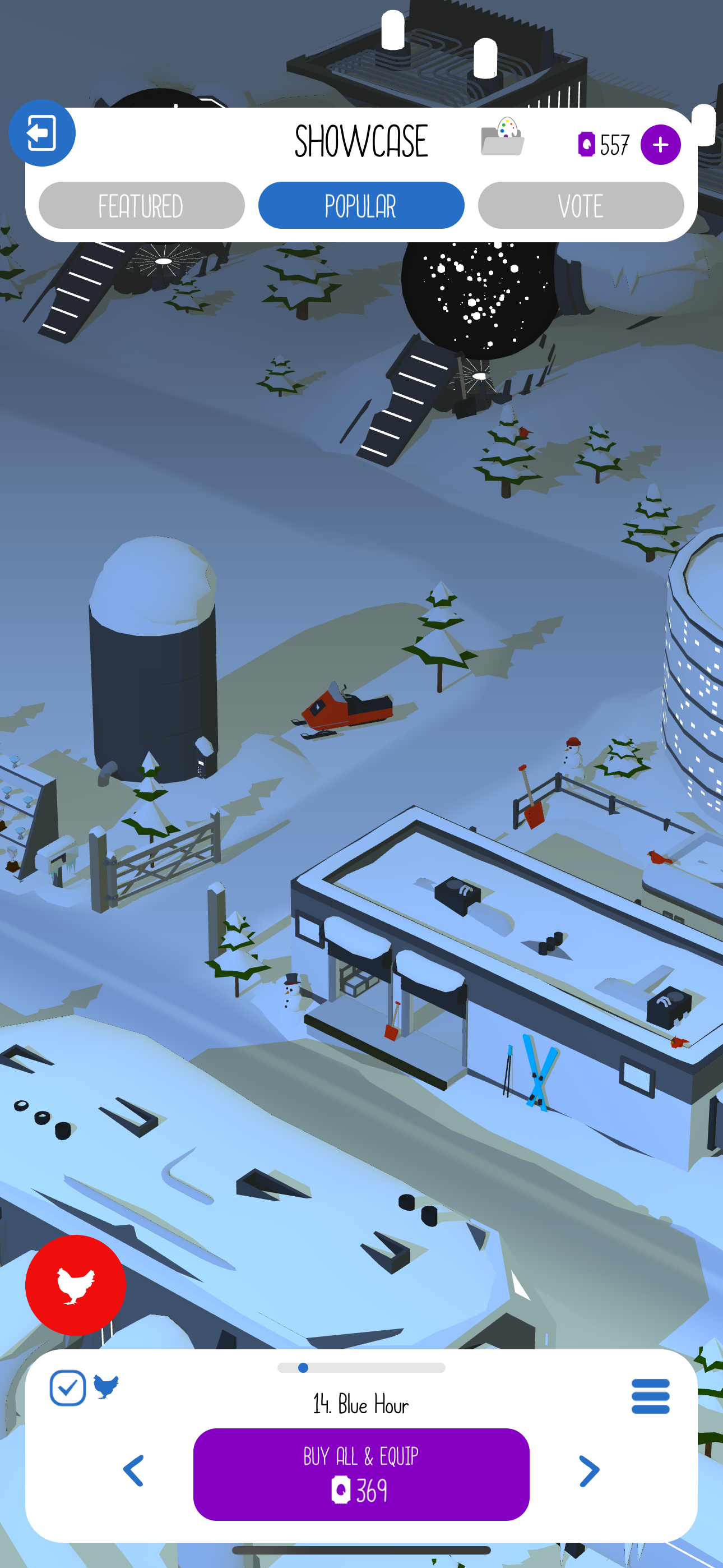
Task: Open the hamburger list icon
Action: pos(650,1396)
